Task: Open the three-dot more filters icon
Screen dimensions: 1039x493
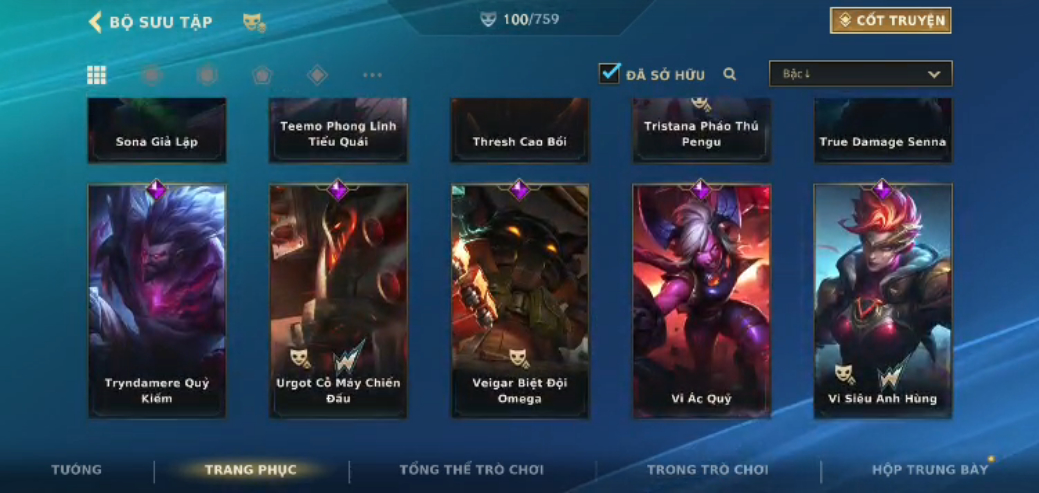Action: click(372, 75)
